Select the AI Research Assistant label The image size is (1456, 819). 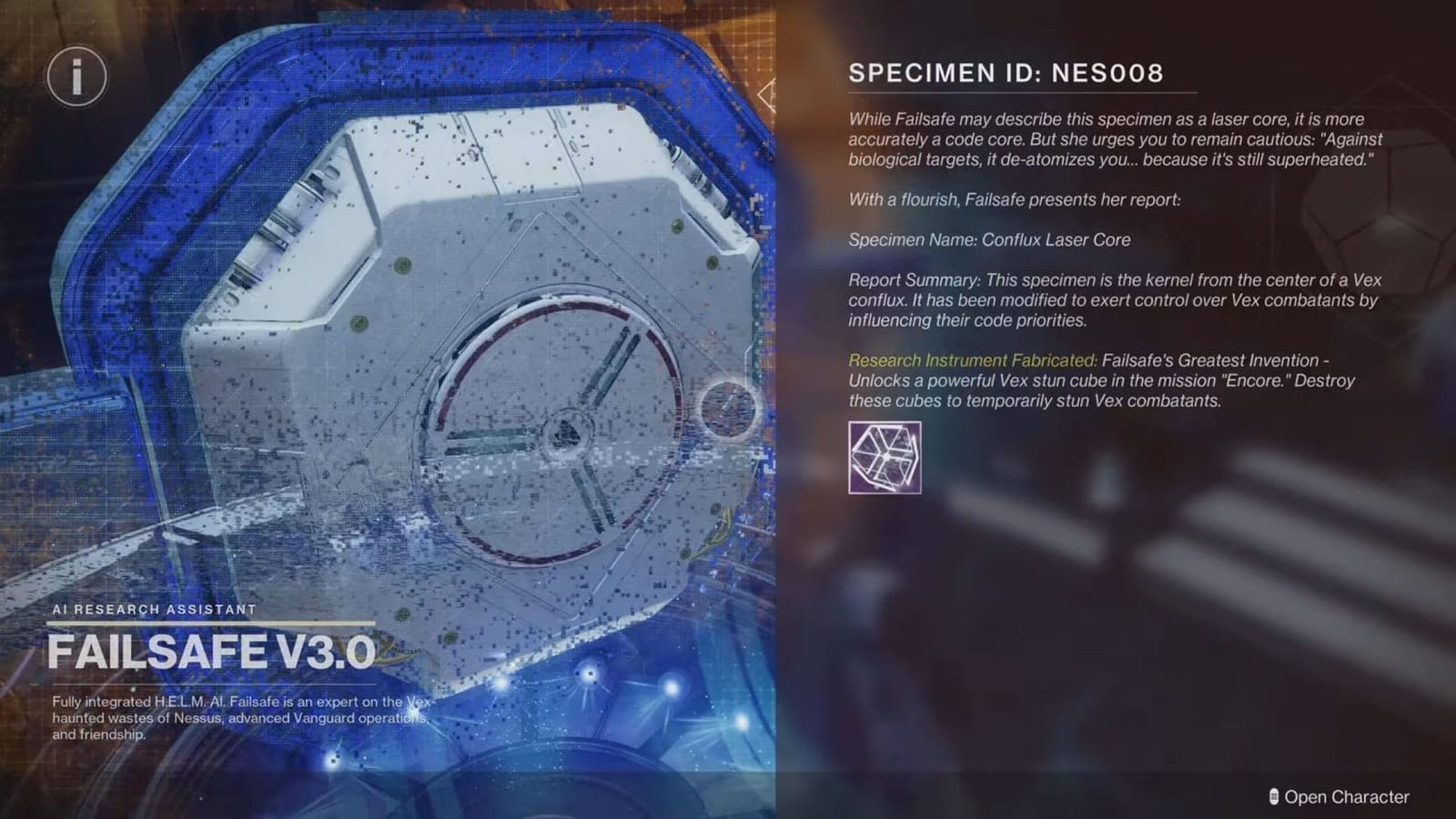pyautogui.click(x=157, y=611)
